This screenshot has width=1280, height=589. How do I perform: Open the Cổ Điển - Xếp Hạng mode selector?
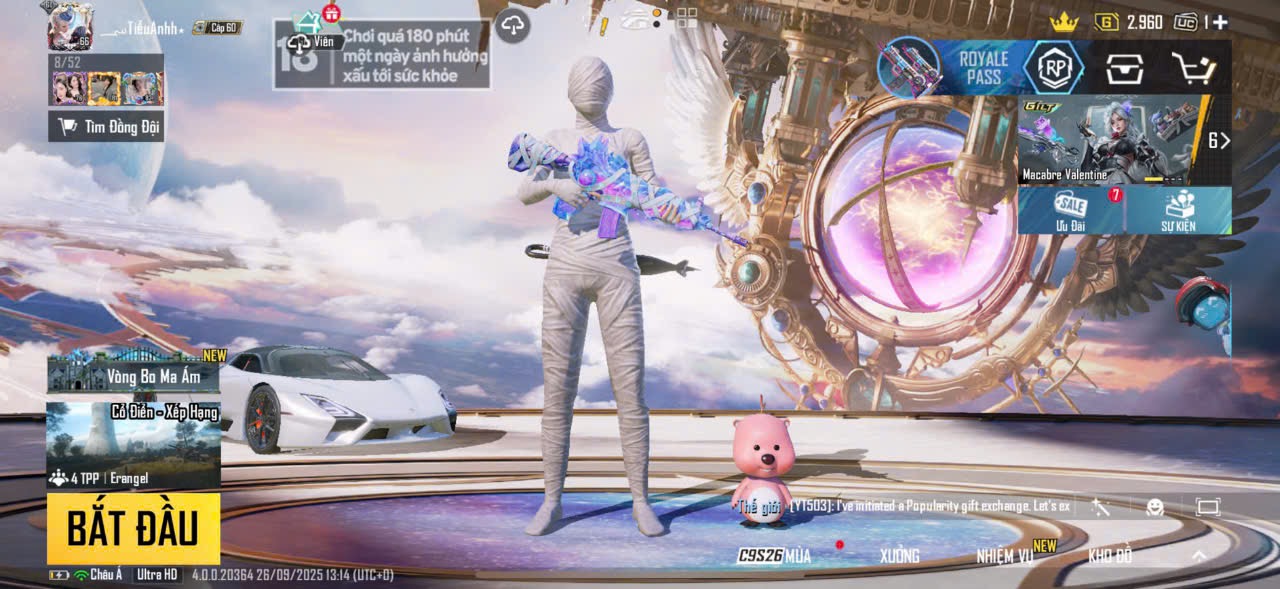[133, 445]
